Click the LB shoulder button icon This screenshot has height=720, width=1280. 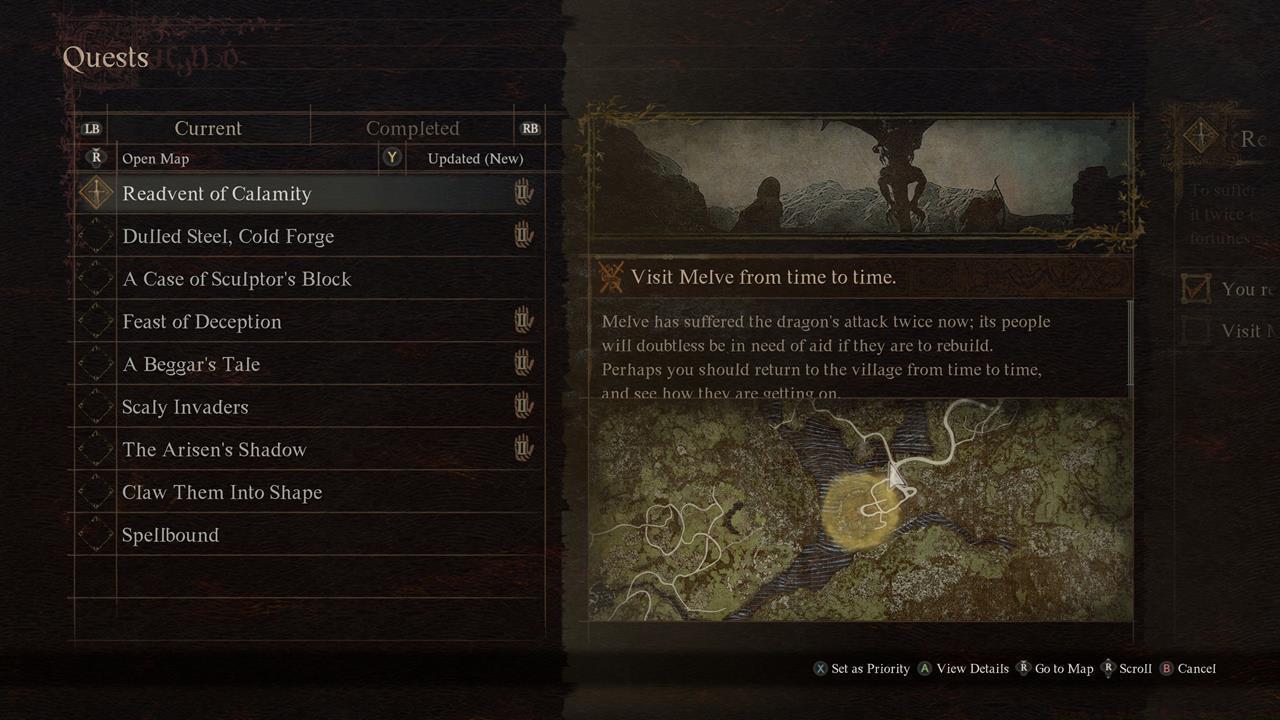[91, 129]
